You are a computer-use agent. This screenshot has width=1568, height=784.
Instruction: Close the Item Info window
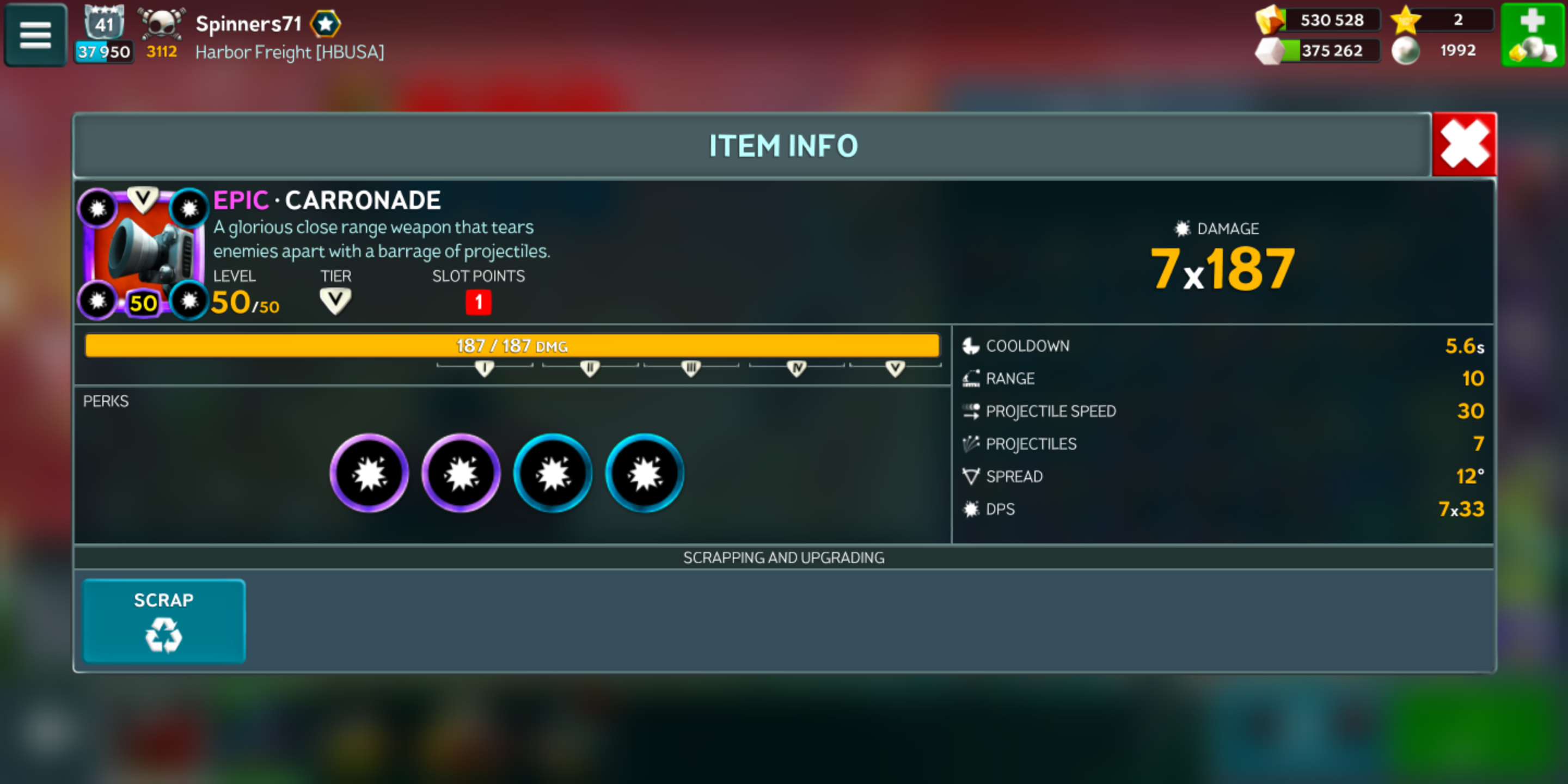(x=1463, y=145)
